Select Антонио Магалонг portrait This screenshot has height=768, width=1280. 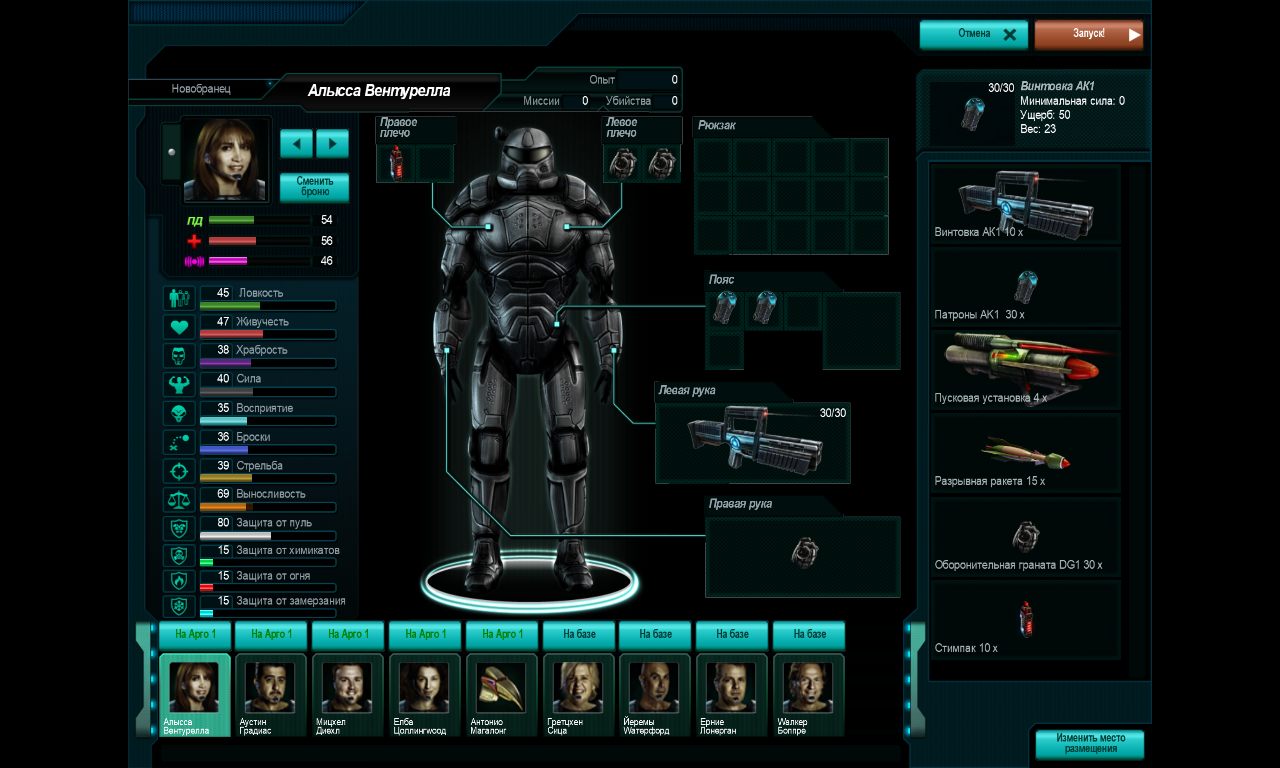click(x=501, y=690)
